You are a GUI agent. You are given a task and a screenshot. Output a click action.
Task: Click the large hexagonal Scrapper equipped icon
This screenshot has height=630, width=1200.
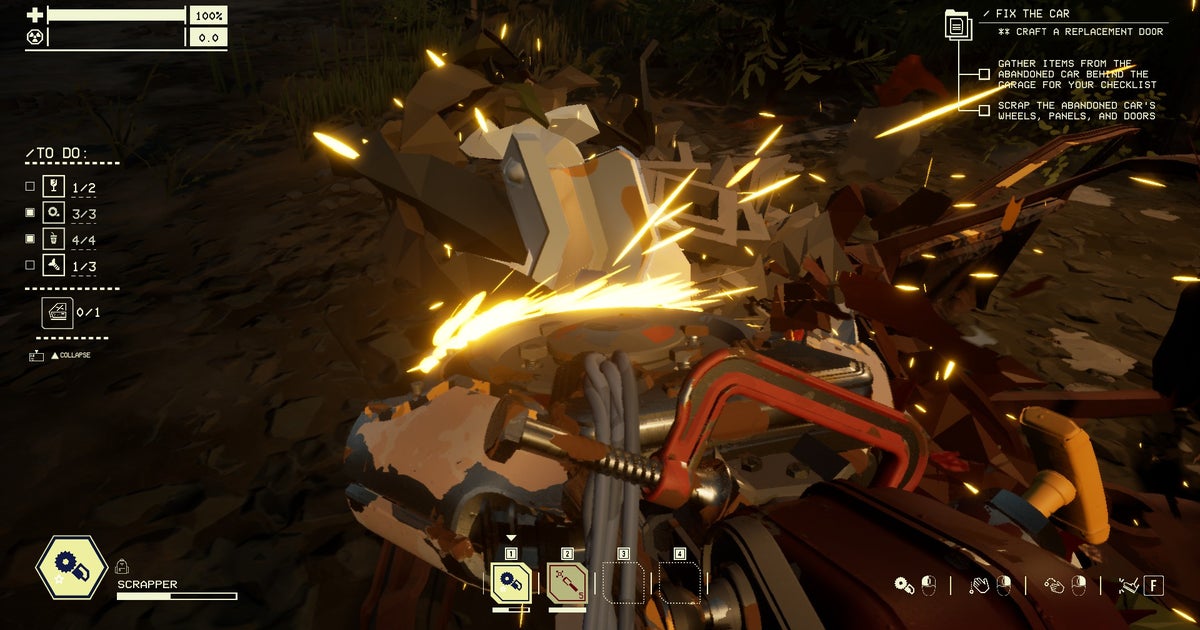pos(72,568)
